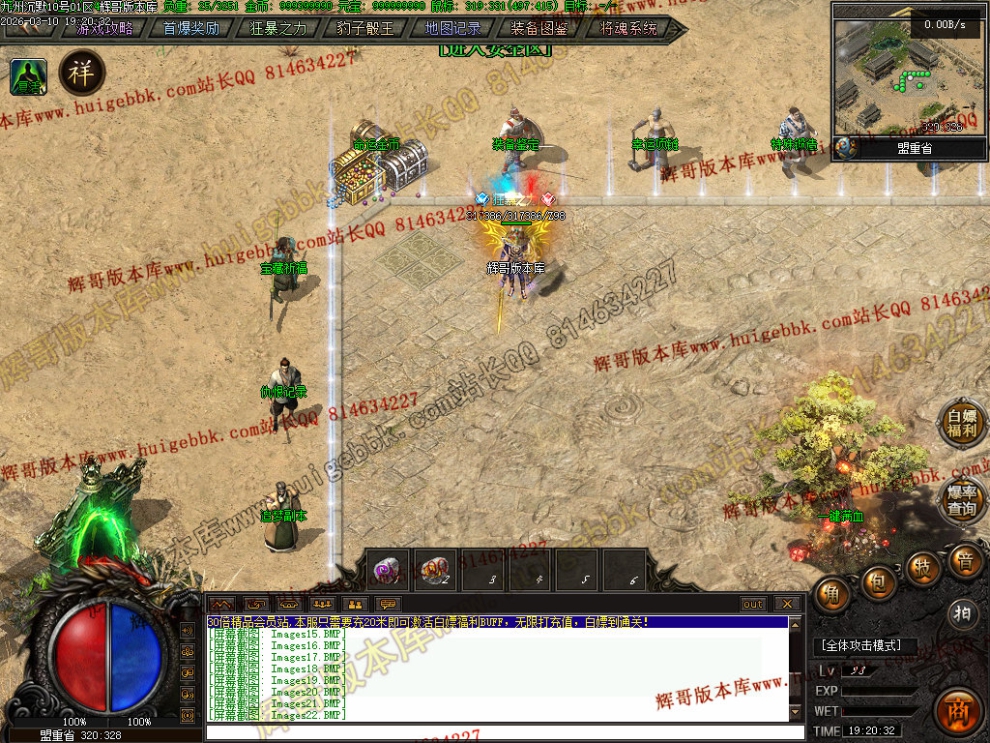This screenshot has width=990, height=743.
Task: Select the 首爆奖励 menu entry
Action: click(x=191, y=29)
